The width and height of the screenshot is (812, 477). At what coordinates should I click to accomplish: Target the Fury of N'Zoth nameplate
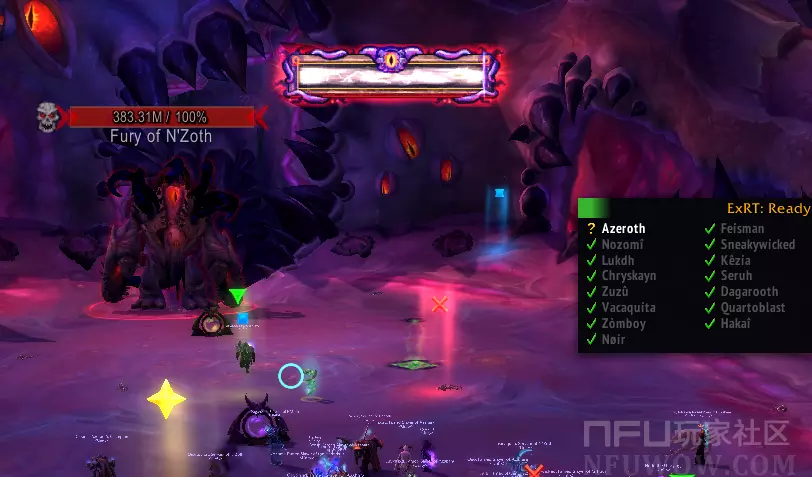[161, 118]
